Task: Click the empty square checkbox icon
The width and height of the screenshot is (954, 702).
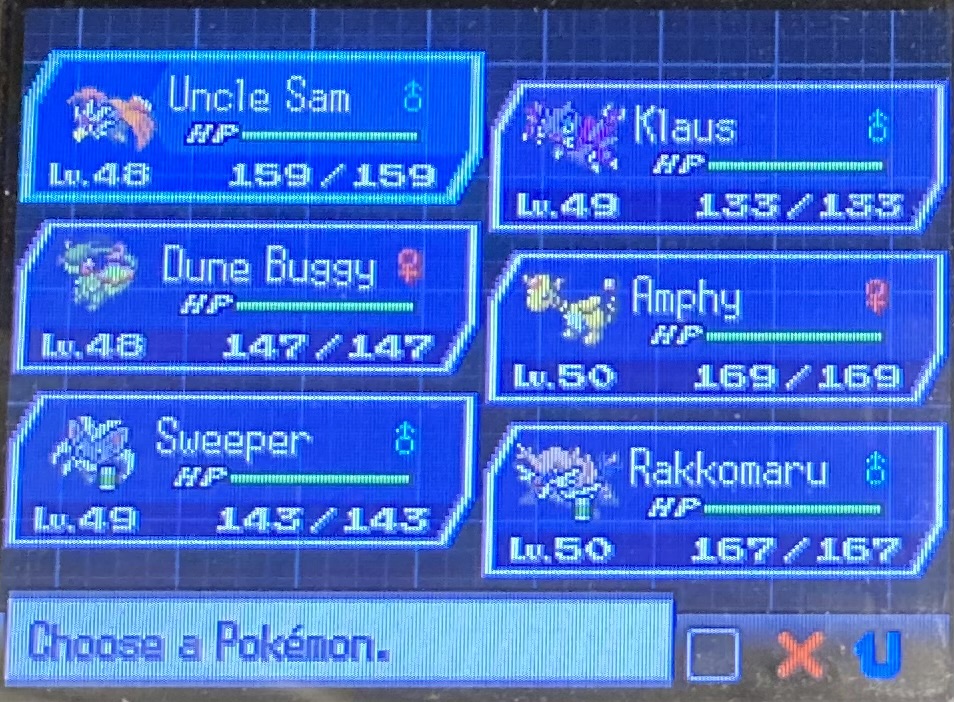Action: tap(713, 655)
